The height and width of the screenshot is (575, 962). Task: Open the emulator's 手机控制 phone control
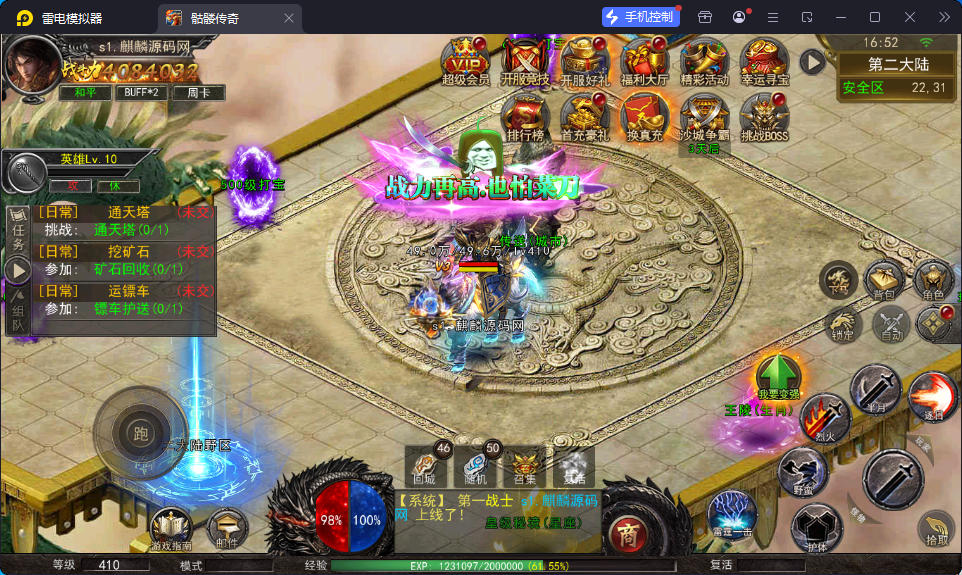(641, 17)
